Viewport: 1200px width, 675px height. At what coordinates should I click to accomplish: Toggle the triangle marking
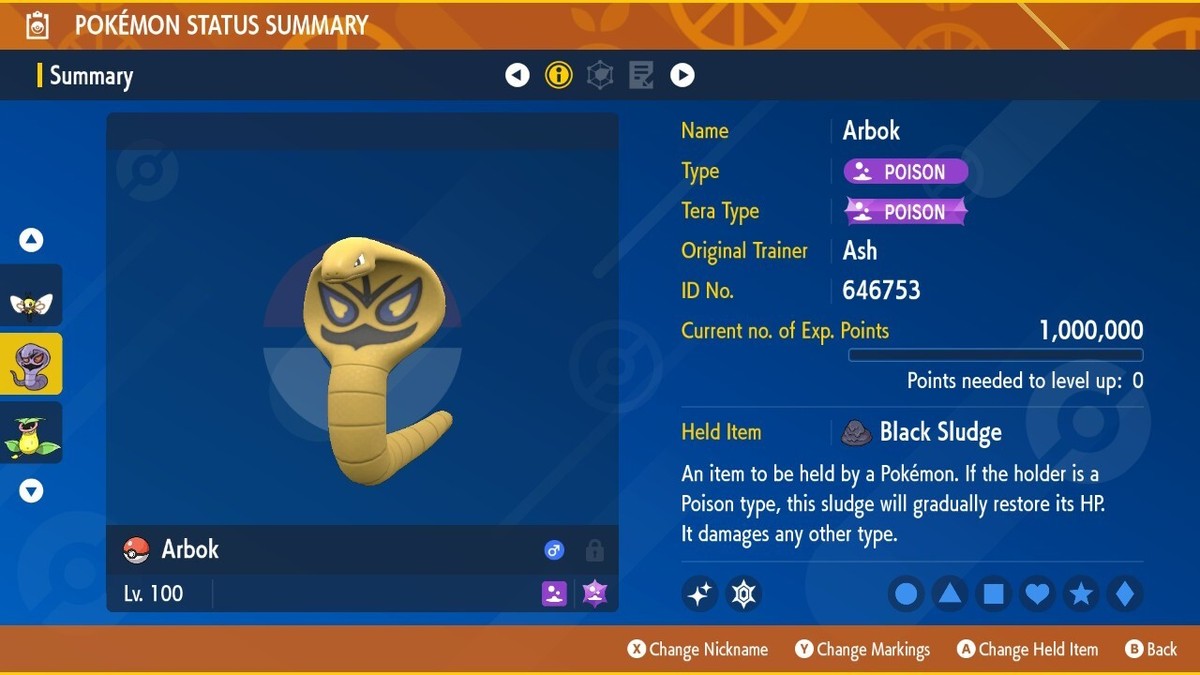pos(950,594)
